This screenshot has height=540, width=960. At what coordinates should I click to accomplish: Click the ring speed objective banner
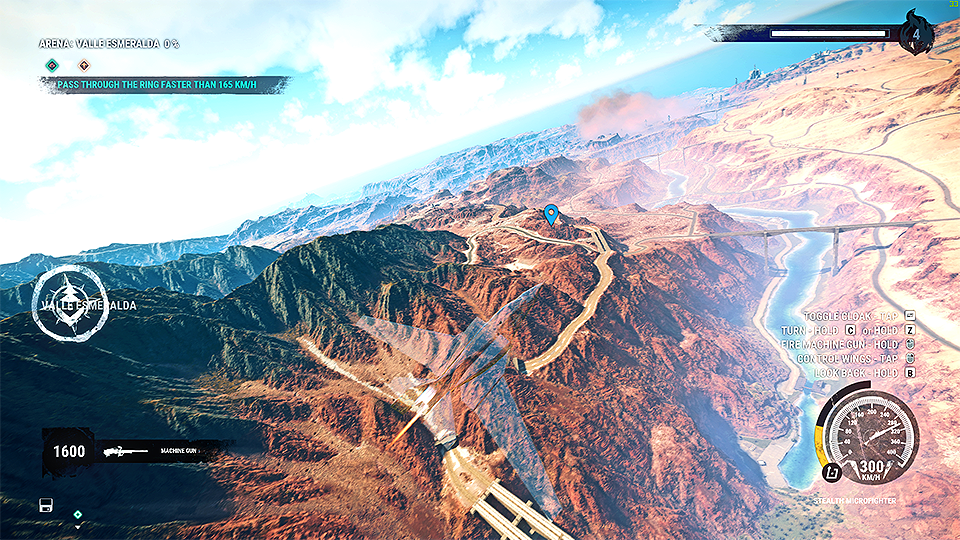click(x=162, y=86)
